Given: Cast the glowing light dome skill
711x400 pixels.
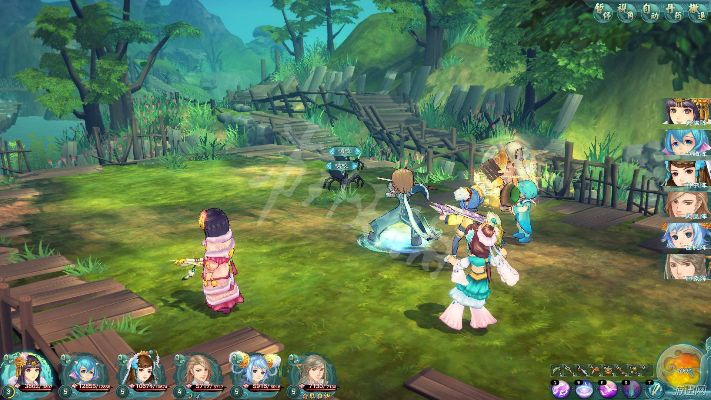Looking at the screenshot, I should coord(584,389).
